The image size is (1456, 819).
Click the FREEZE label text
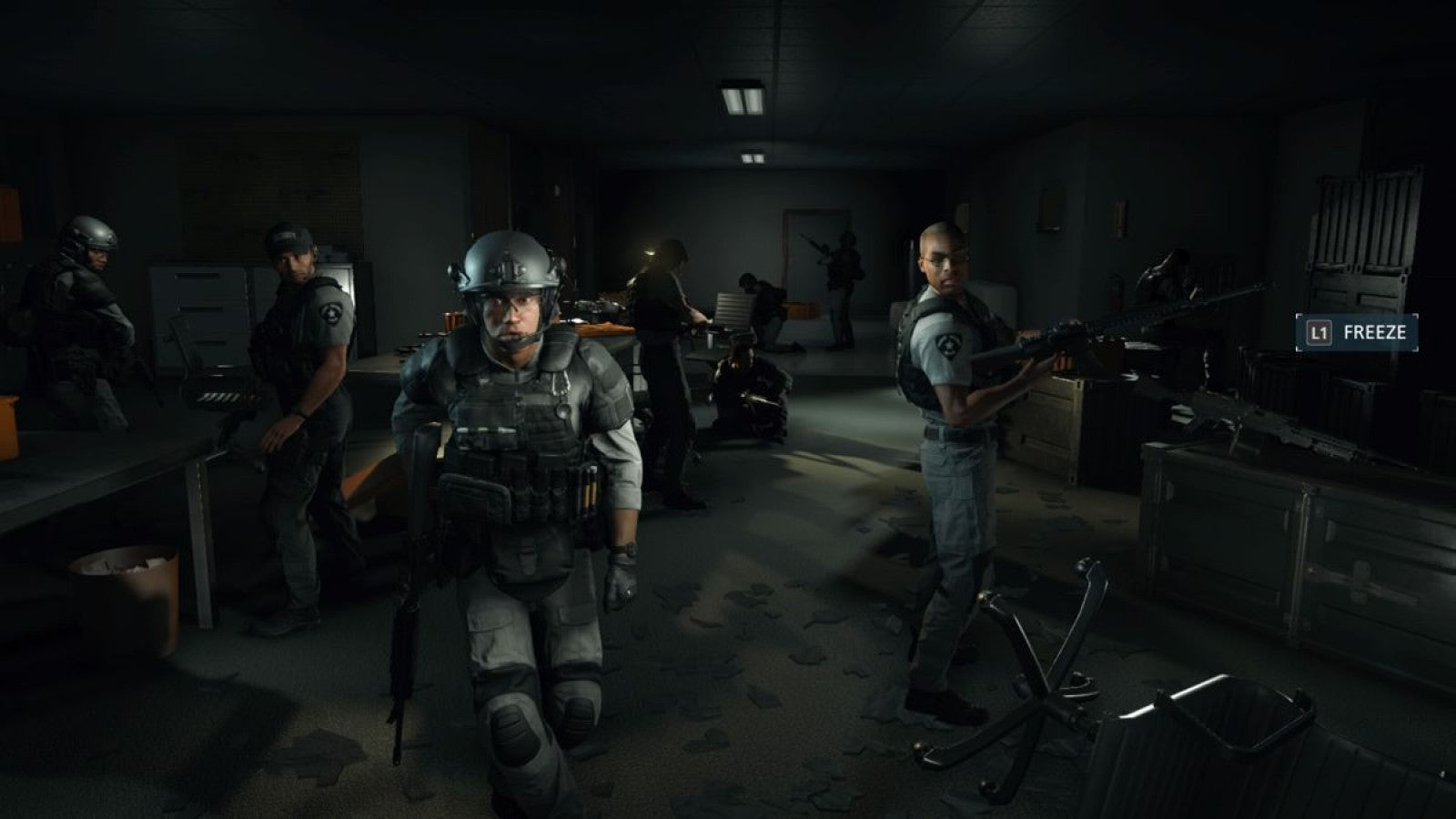click(1374, 334)
